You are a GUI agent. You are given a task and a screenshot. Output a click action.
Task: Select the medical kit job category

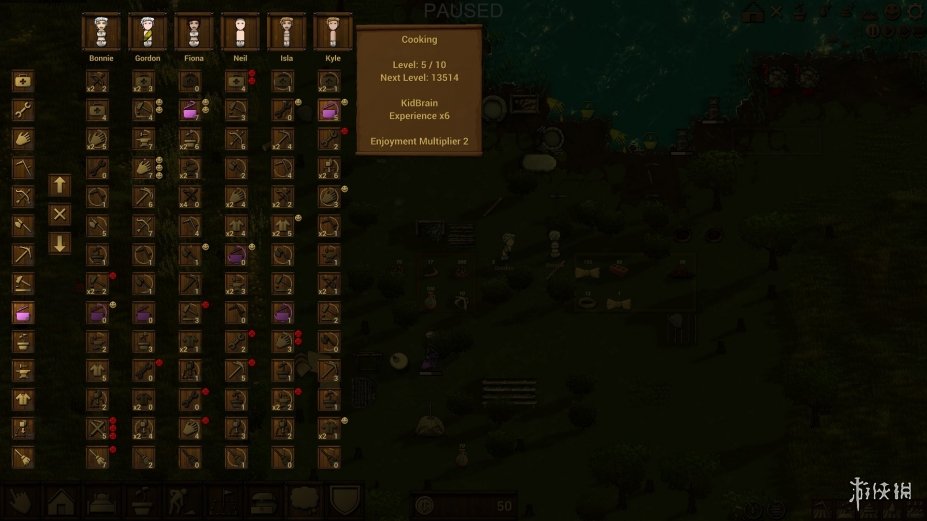point(23,81)
